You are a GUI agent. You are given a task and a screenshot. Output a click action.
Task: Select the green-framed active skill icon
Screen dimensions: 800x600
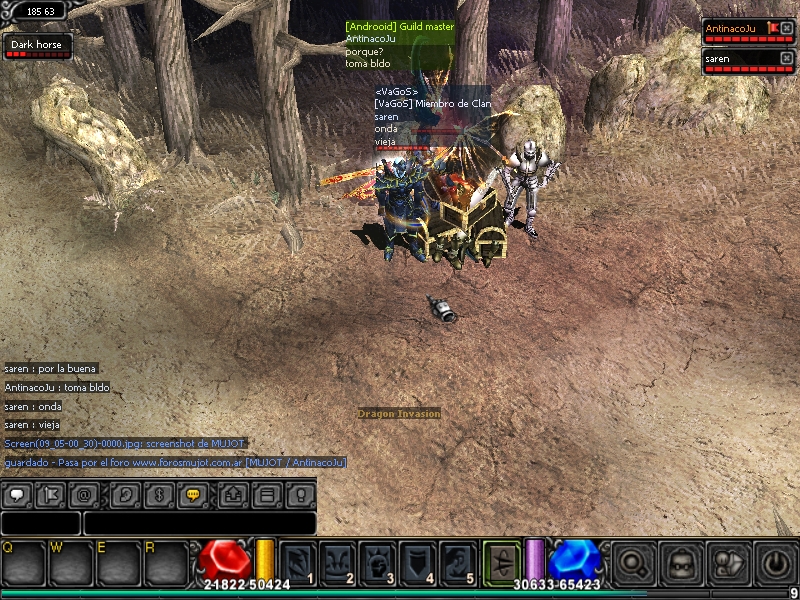(x=502, y=562)
